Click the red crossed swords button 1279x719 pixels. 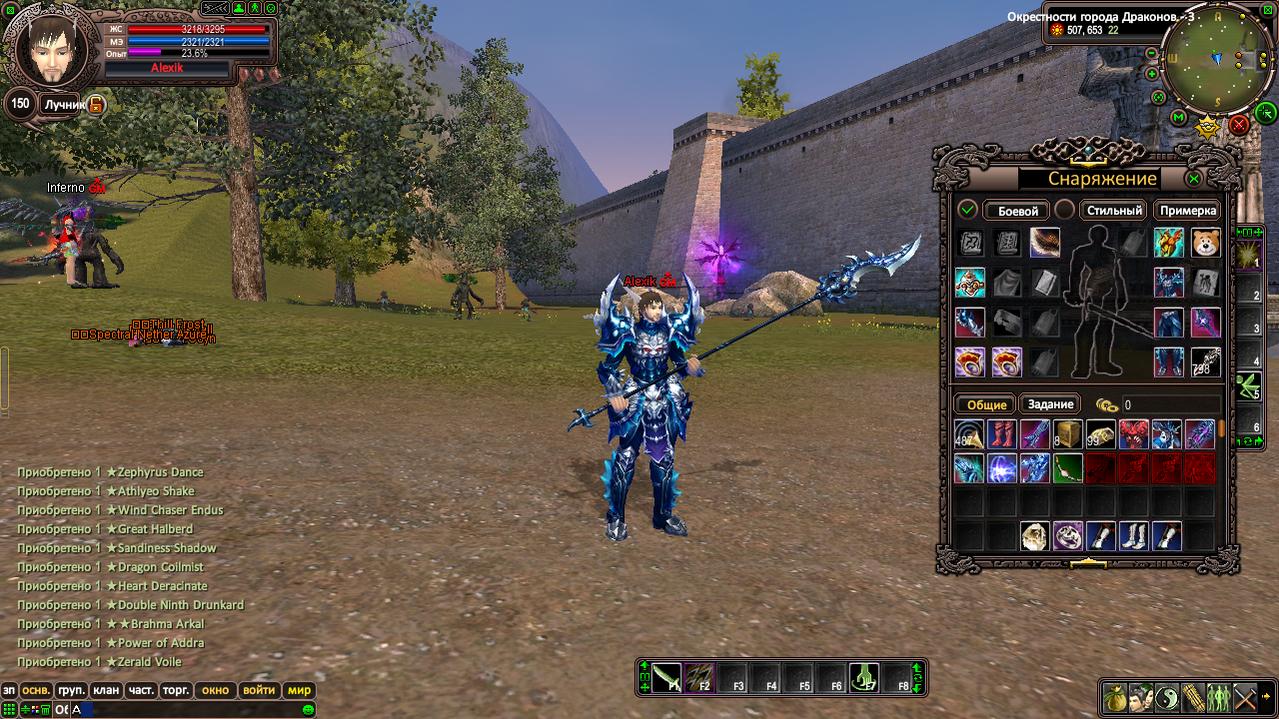coord(1239,124)
